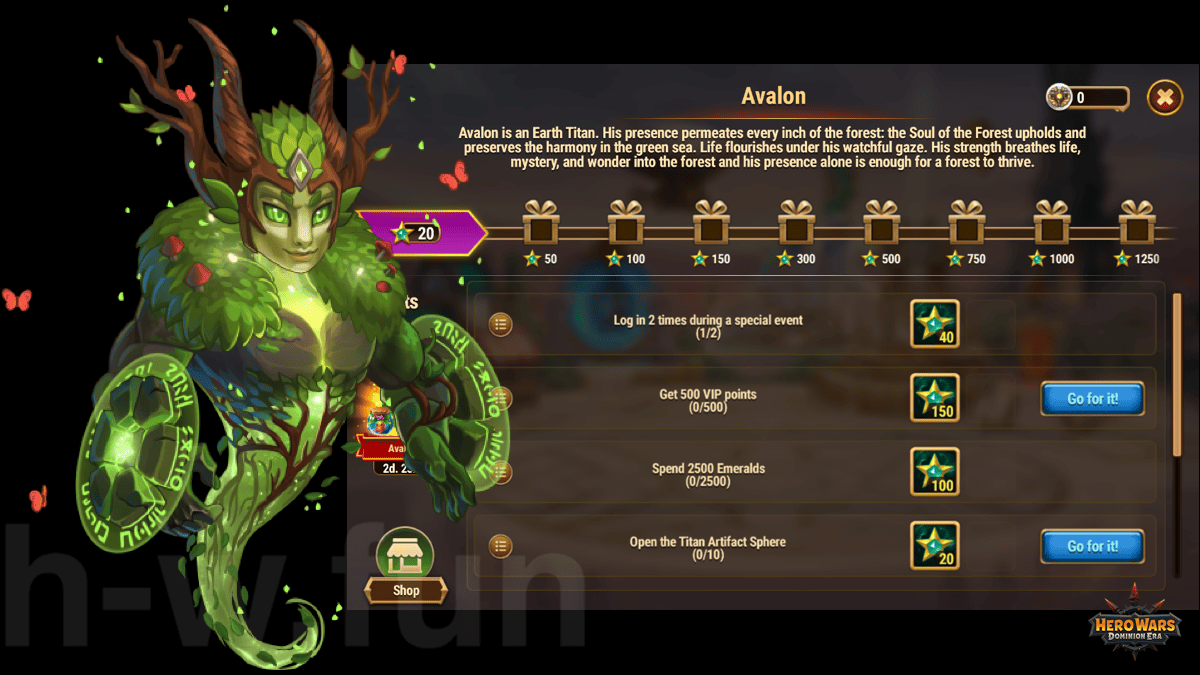Select the 300-star gift box reward
Screen dimensions: 1200x675
(x=796, y=223)
